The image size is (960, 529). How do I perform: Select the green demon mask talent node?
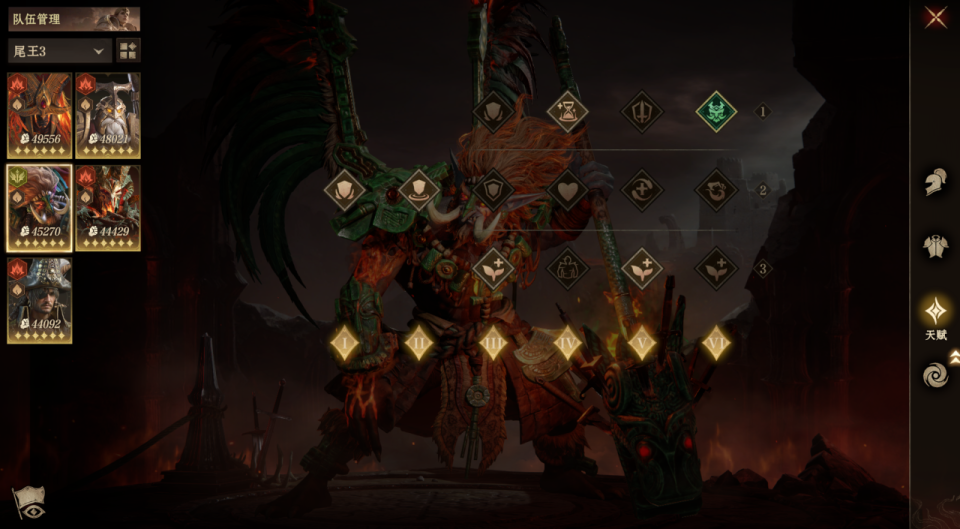[x=716, y=111]
